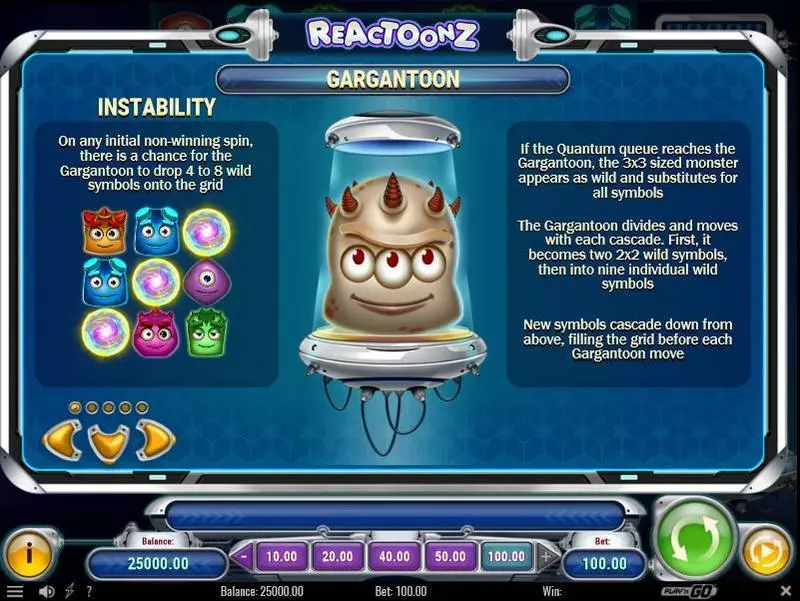The image size is (800, 601).
Task: Close the game with the X icon
Action: (787, 592)
